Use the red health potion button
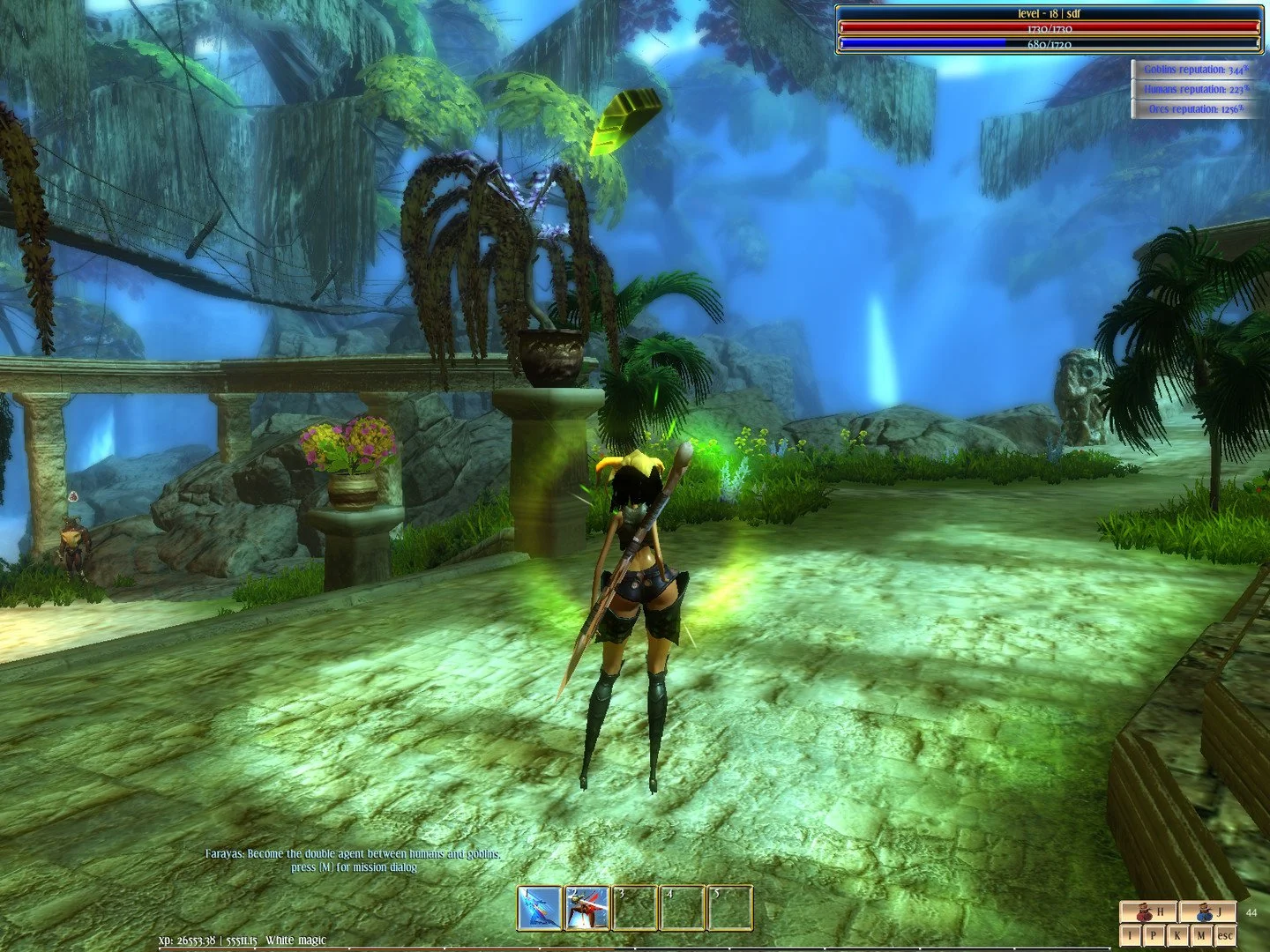The width and height of the screenshot is (1270, 952). pyautogui.click(x=1149, y=913)
